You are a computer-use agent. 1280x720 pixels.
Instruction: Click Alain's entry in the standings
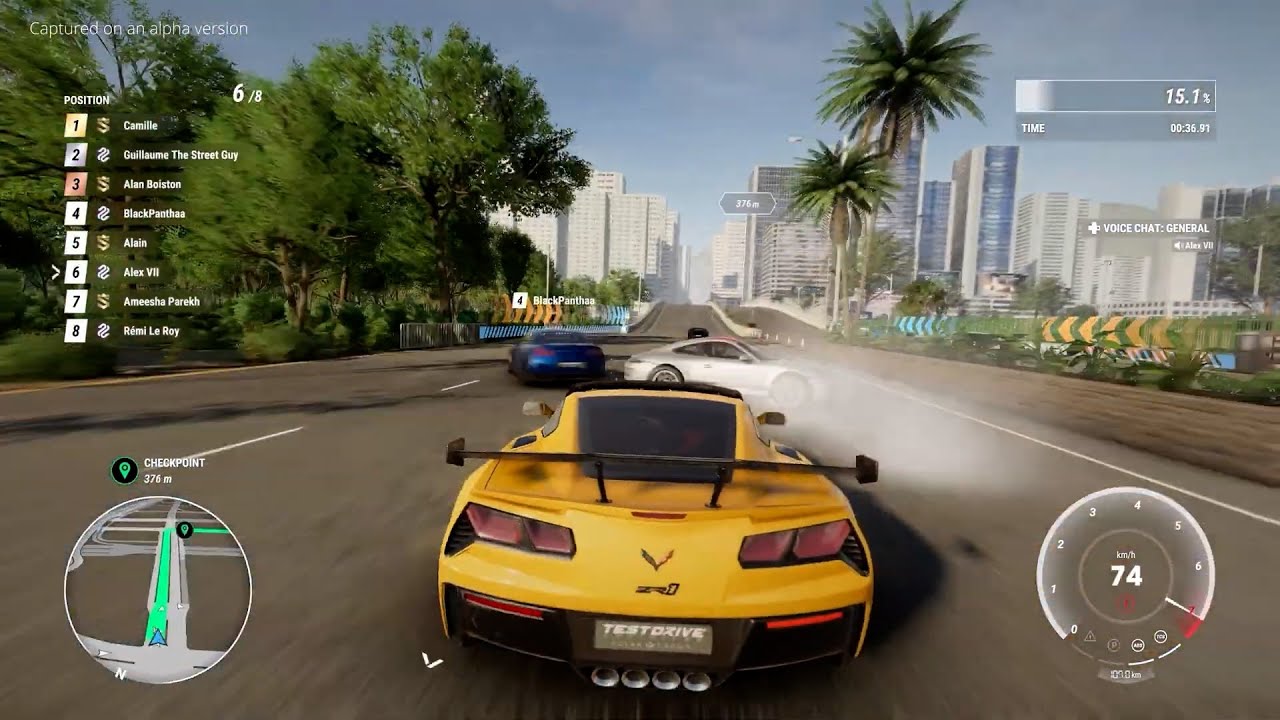point(134,242)
